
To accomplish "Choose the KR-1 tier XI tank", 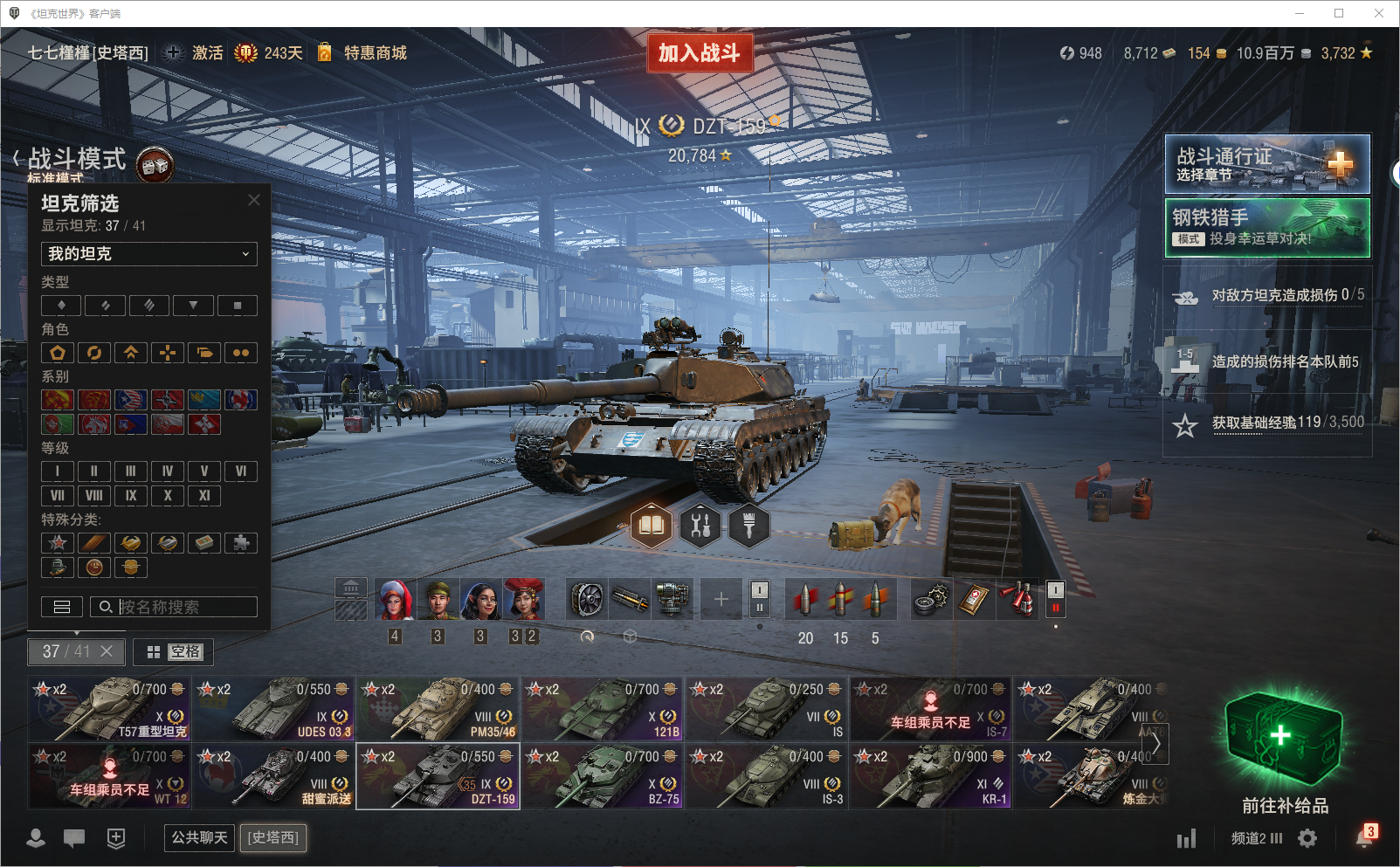I will tap(930, 776).
